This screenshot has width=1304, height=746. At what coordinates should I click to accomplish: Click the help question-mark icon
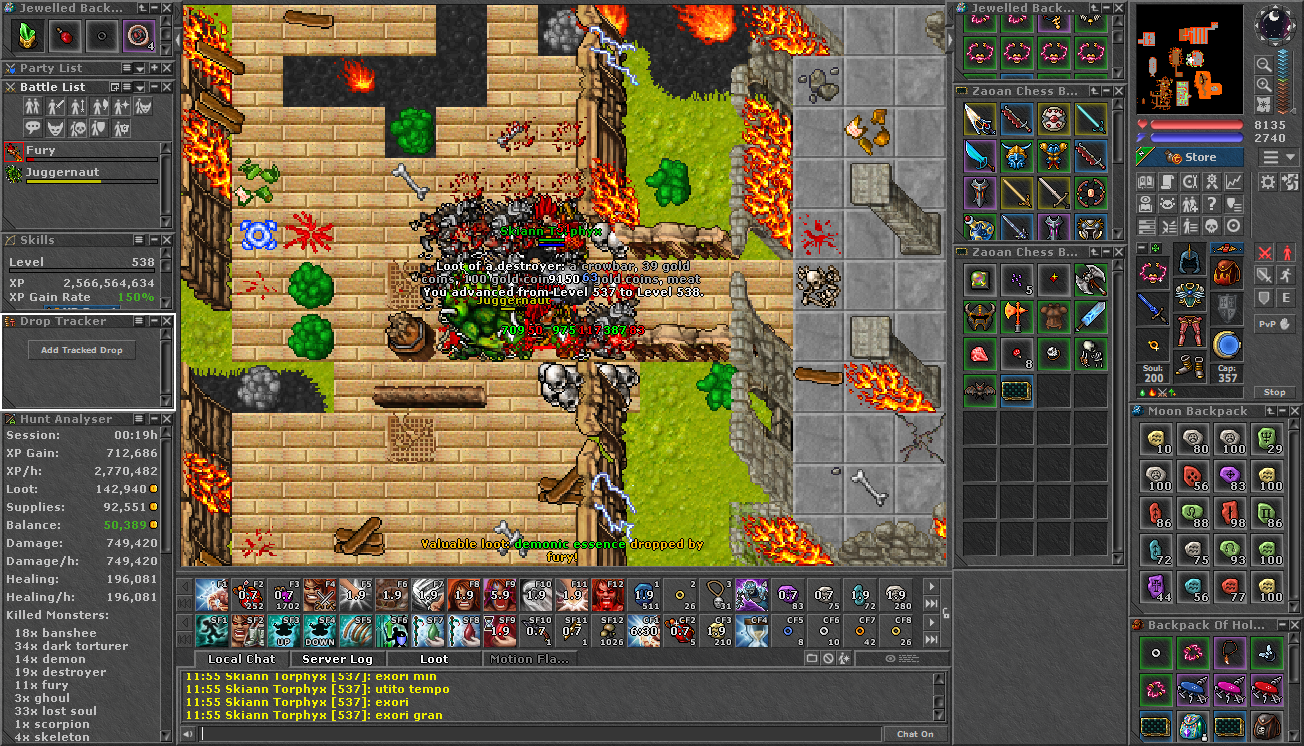pyautogui.click(x=1211, y=204)
